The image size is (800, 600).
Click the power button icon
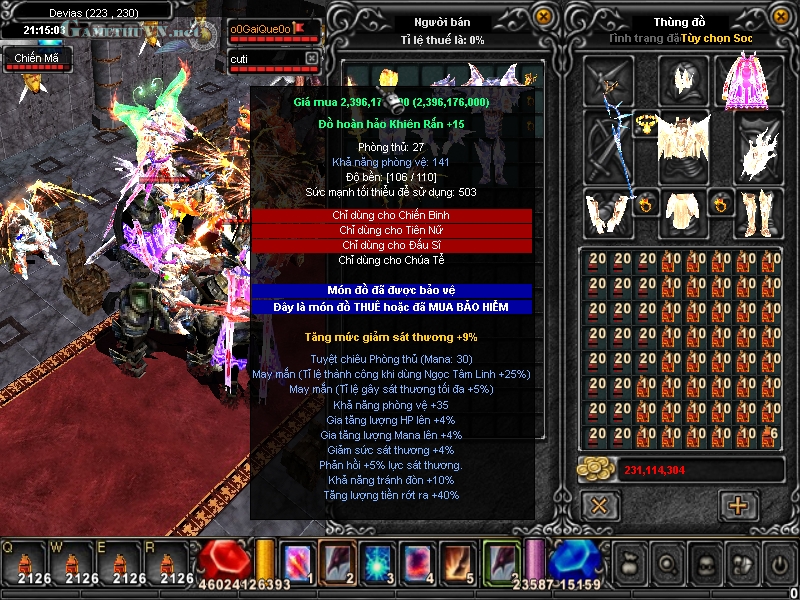click(x=778, y=562)
